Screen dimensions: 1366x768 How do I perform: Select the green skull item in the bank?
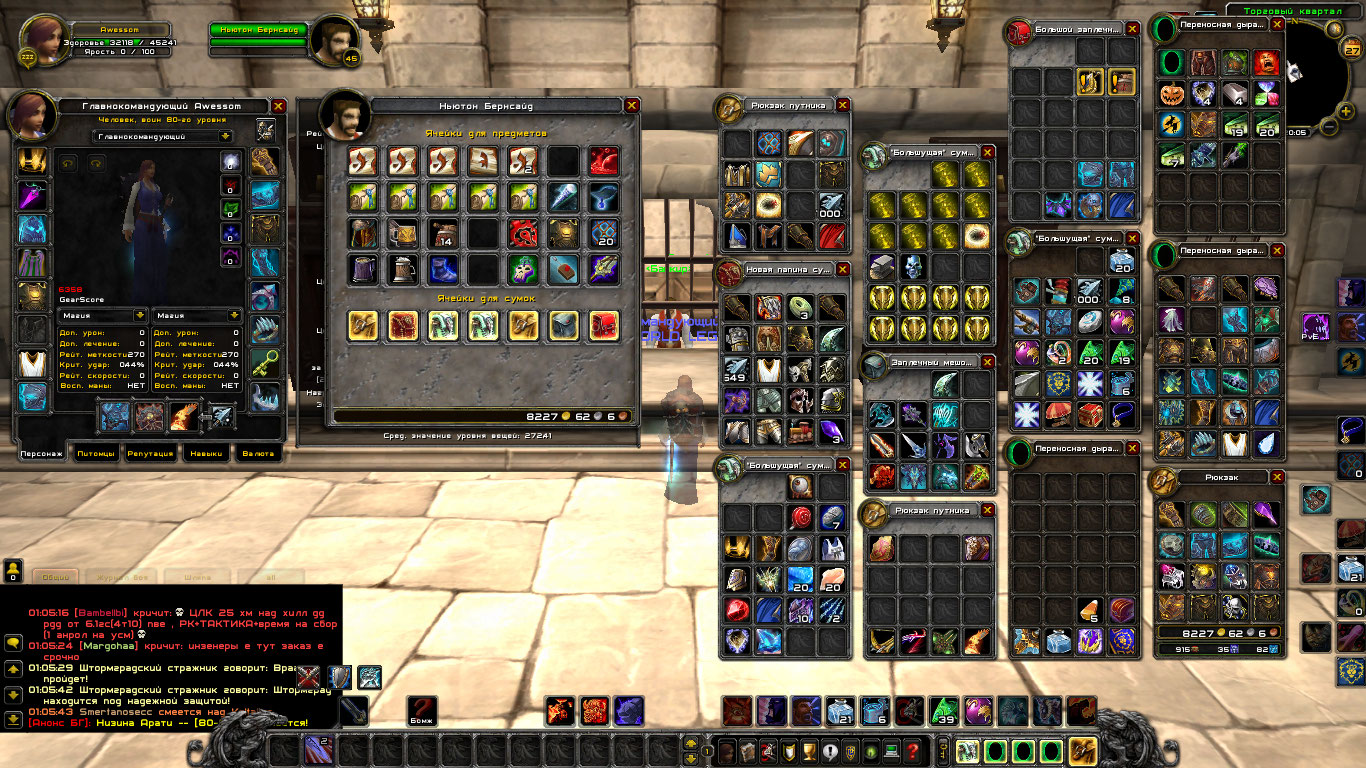pos(522,269)
